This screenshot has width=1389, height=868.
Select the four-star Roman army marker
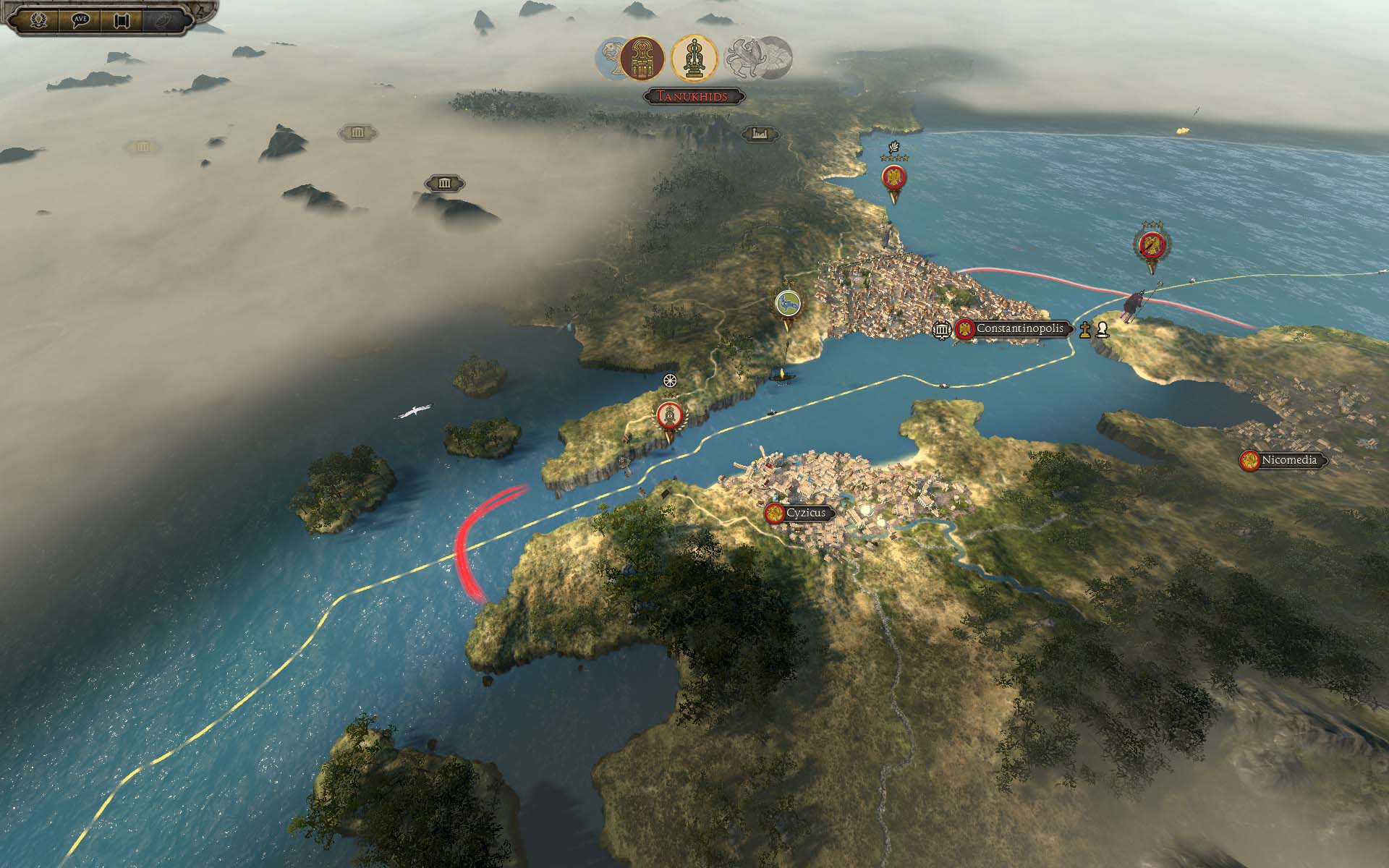pos(894,179)
